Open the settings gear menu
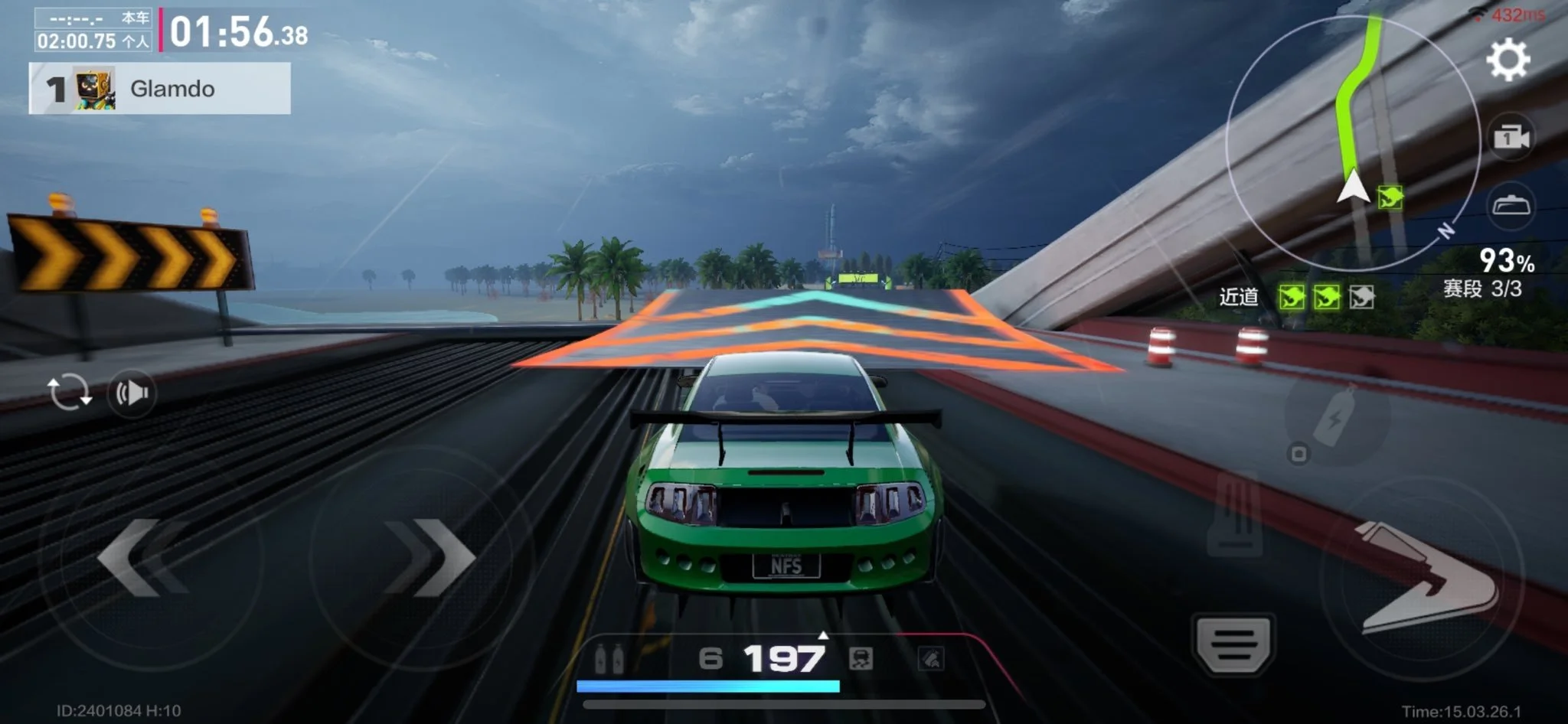The image size is (1568, 724). tap(1508, 60)
